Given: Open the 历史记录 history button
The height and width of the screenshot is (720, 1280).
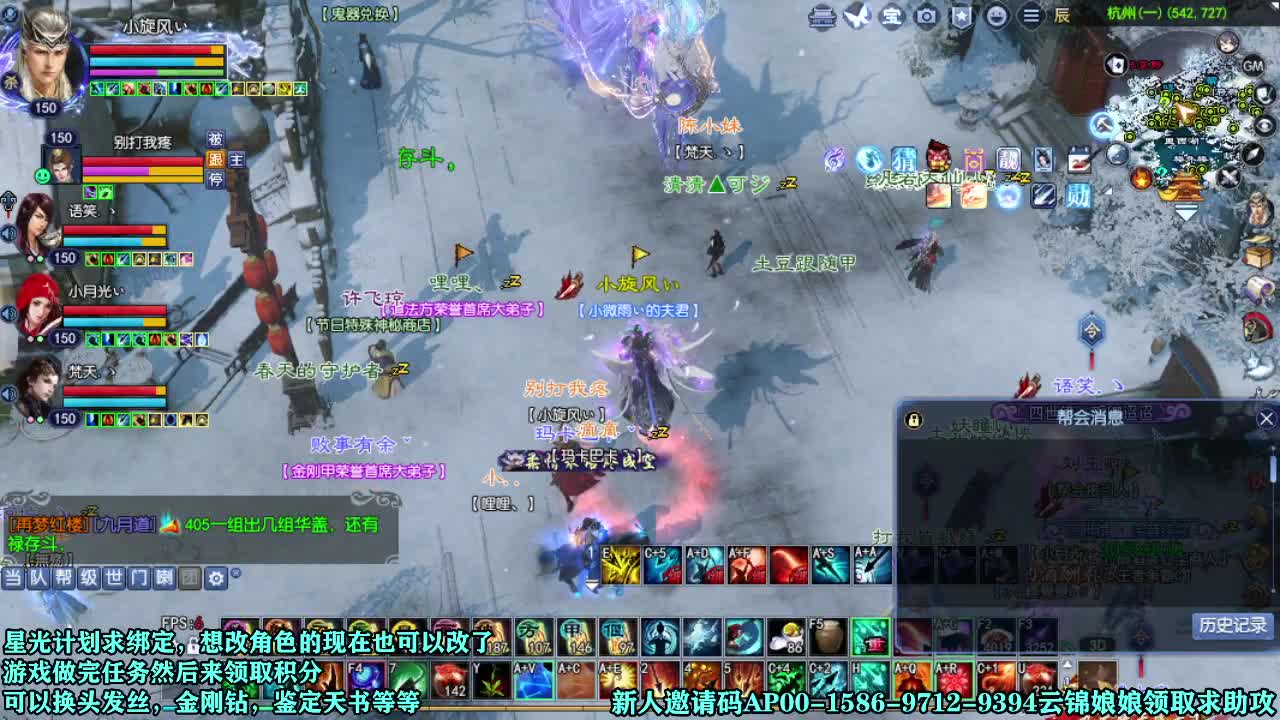Looking at the screenshot, I should [1232, 625].
